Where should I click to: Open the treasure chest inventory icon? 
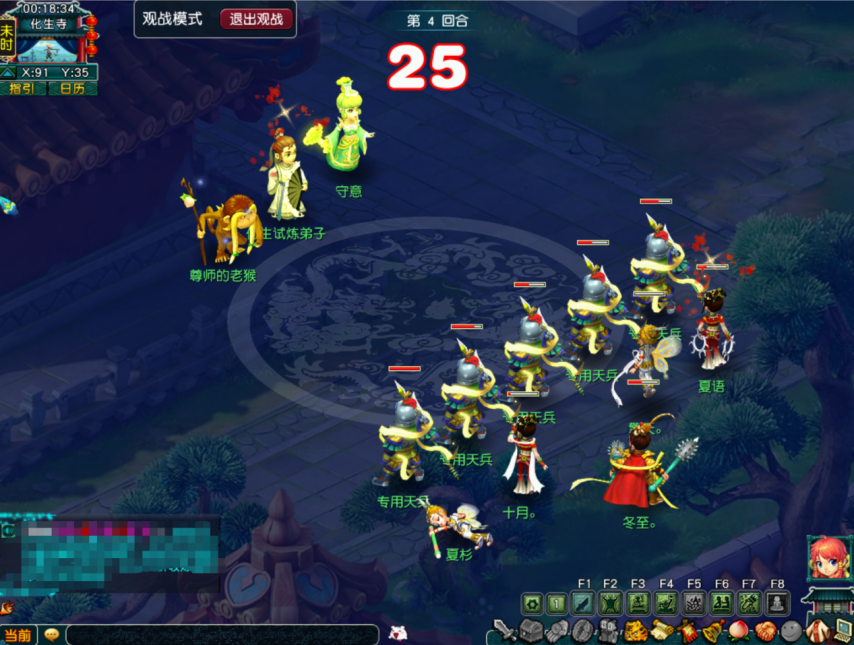531,631
